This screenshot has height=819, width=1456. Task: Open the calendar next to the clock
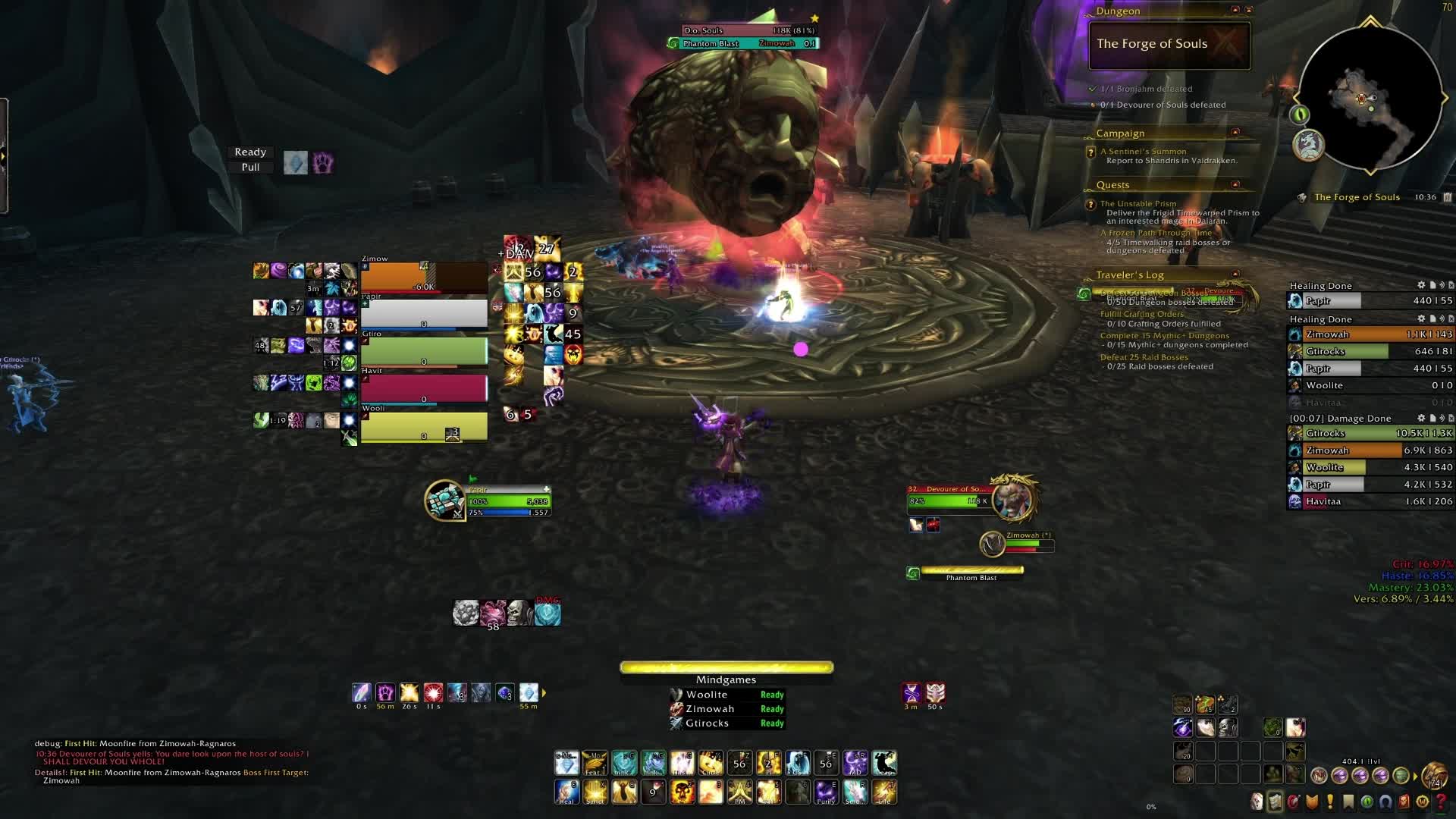(x=1448, y=197)
